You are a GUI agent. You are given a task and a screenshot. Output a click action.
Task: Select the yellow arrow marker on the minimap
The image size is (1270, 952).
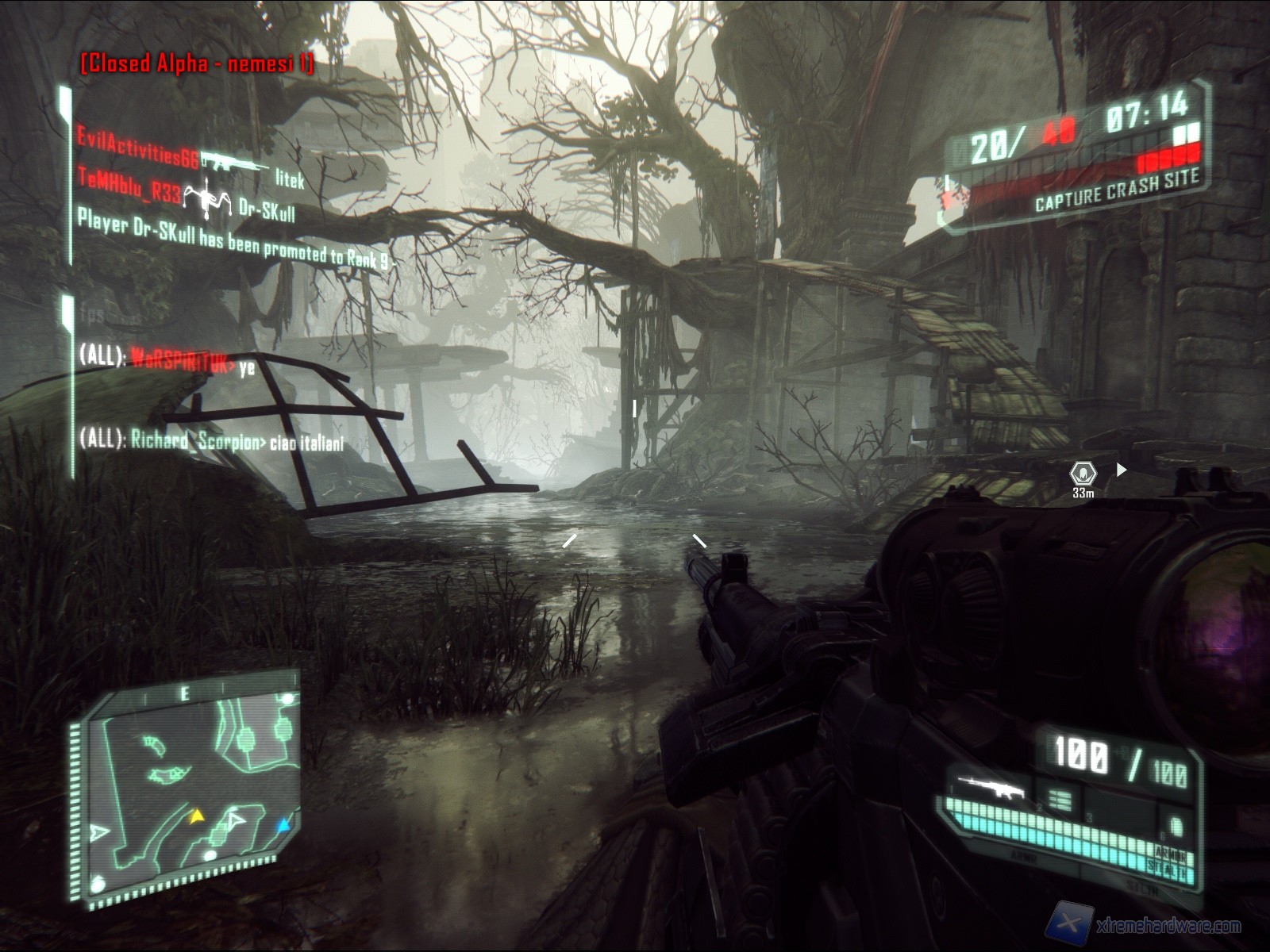coord(196,815)
